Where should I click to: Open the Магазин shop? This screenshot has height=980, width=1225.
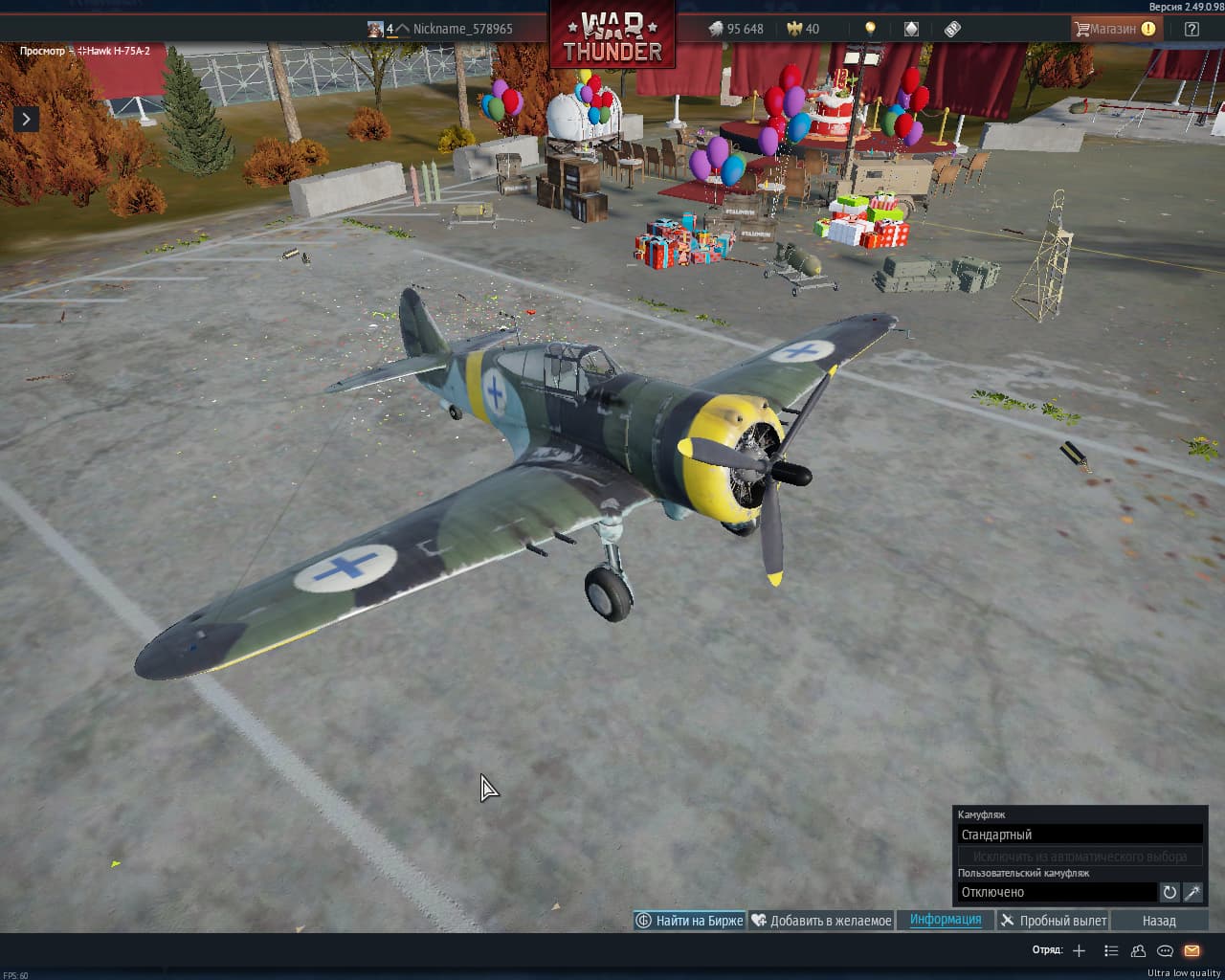point(1113,29)
